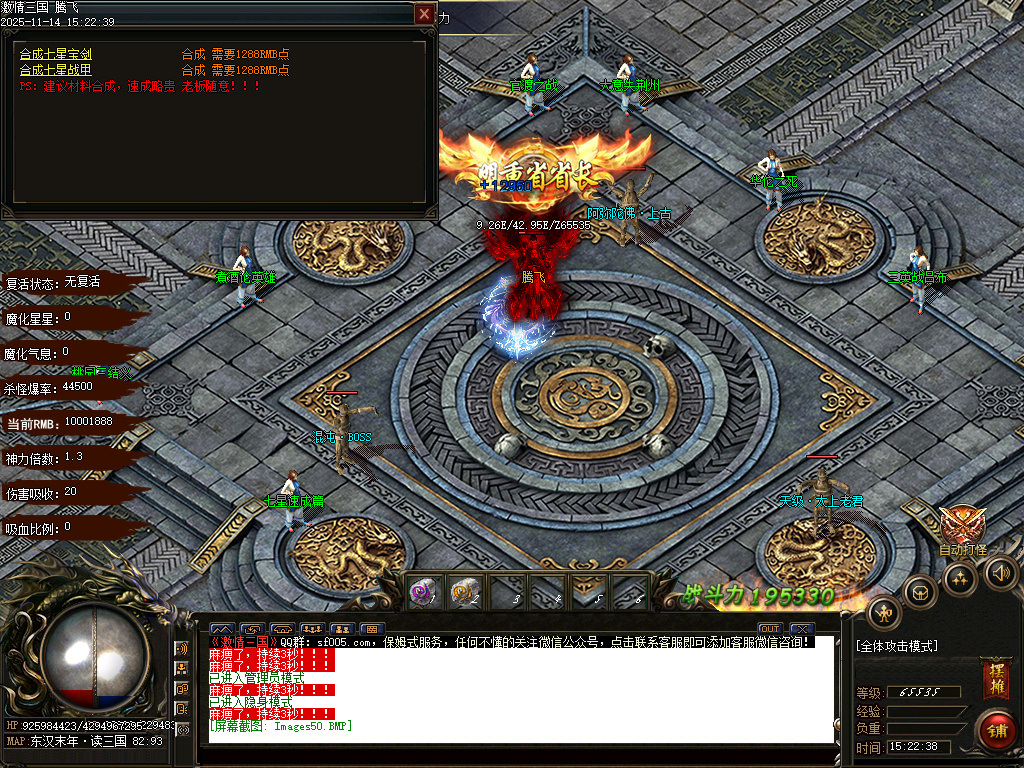Viewport: 1024px width, 768px height.
Task: Choose the 合成十星宝剑 link
Action: (56, 54)
